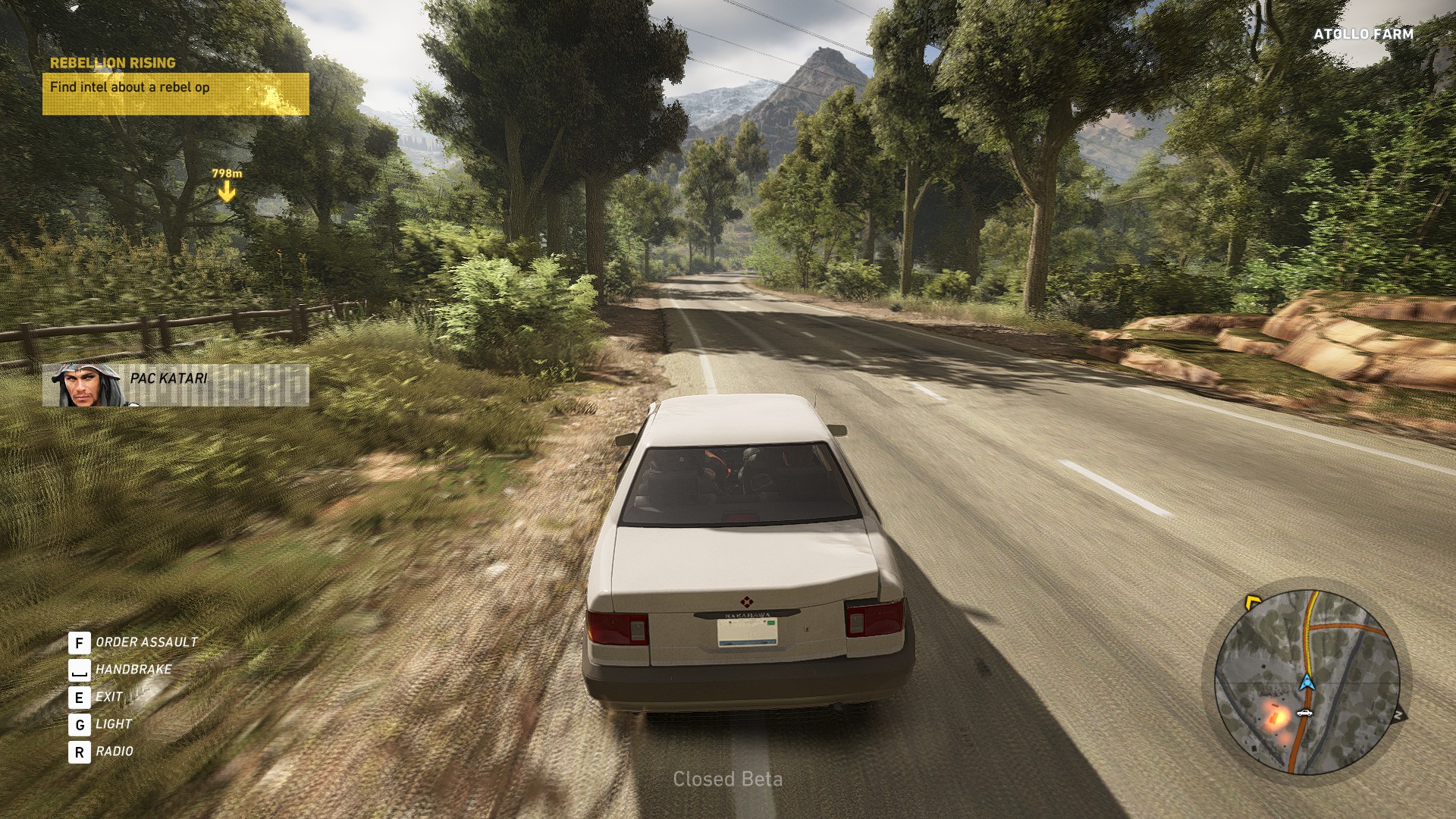This screenshot has width=1456, height=819.
Task: Select the blue player arrow on minimap
Action: [x=1306, y=681]
